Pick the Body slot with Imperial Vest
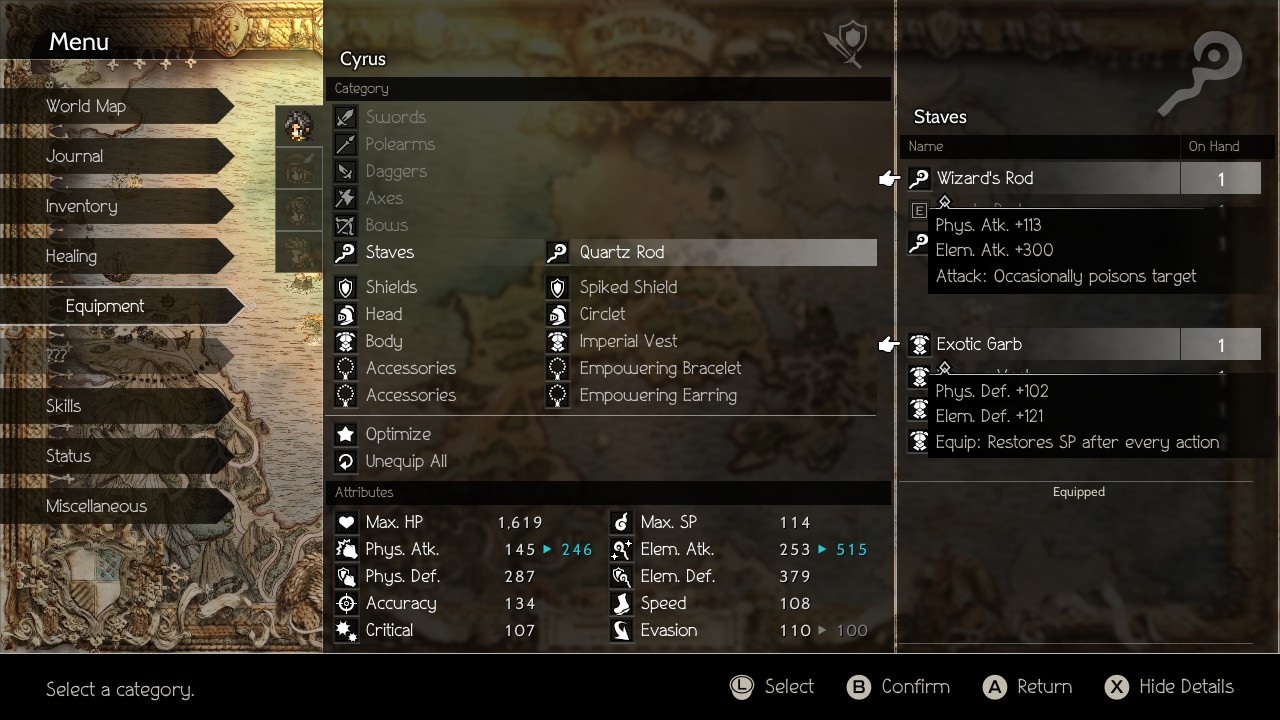The width and height of the screenshot is (1280, 720). (x=605, y=341)
